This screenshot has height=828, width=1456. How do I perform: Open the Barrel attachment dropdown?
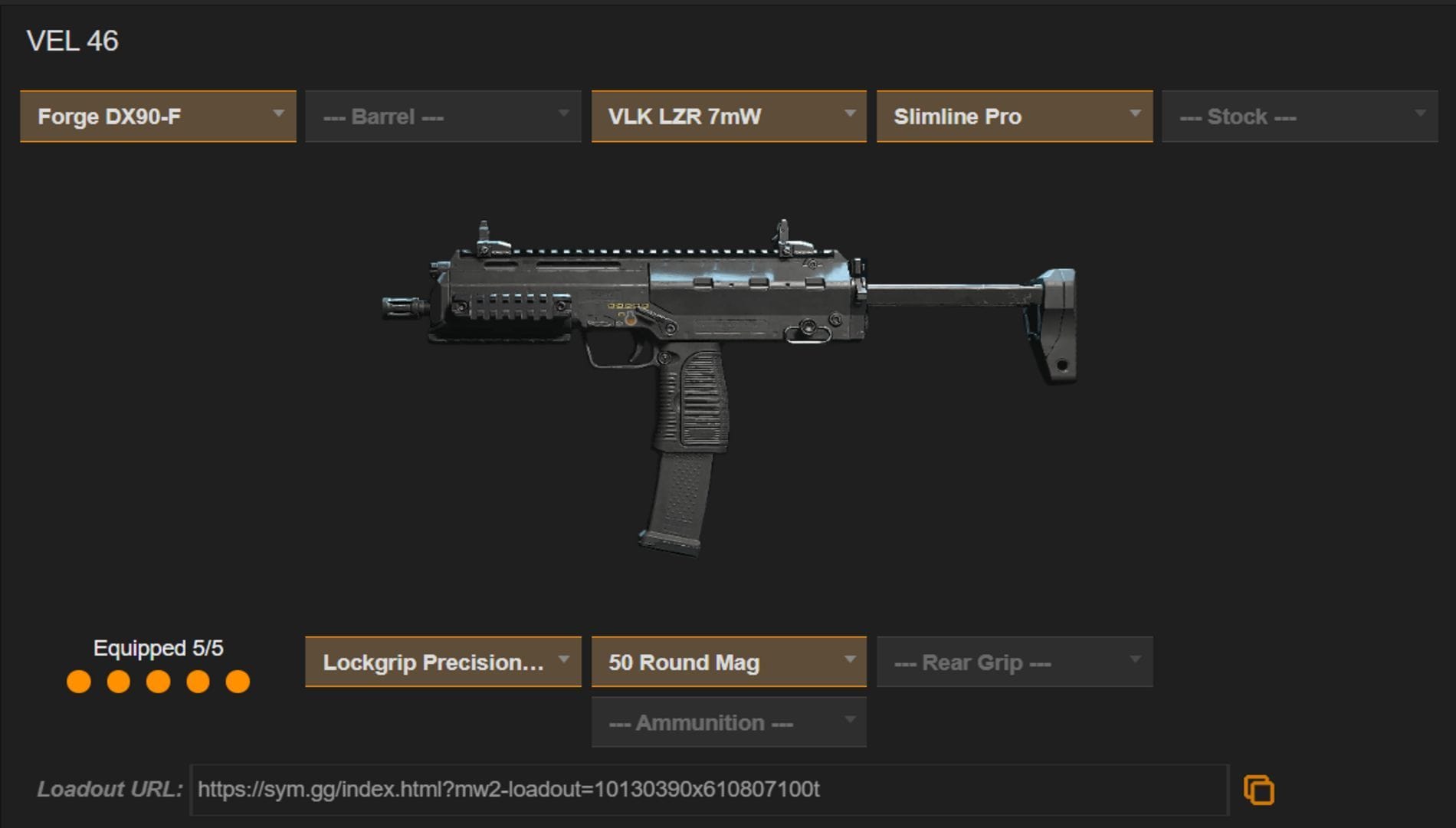[x=442, y=116]
